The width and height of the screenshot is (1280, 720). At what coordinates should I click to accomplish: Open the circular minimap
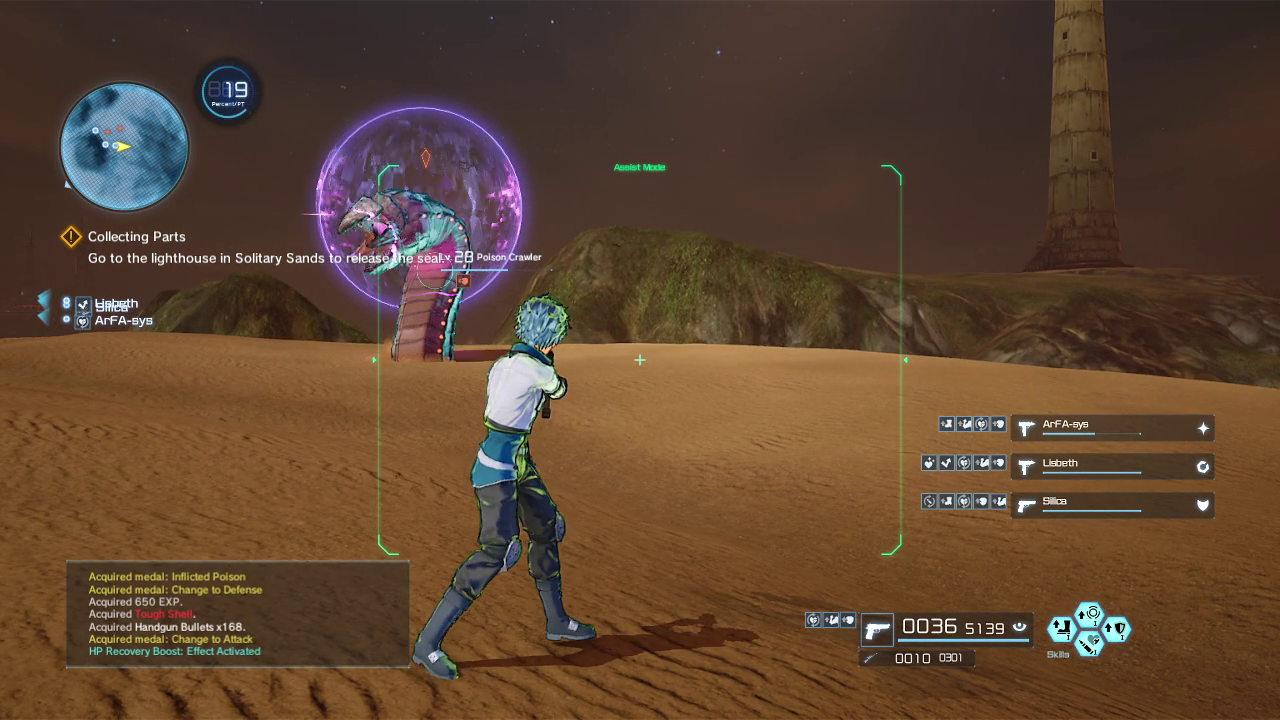(x=124, y=147)
